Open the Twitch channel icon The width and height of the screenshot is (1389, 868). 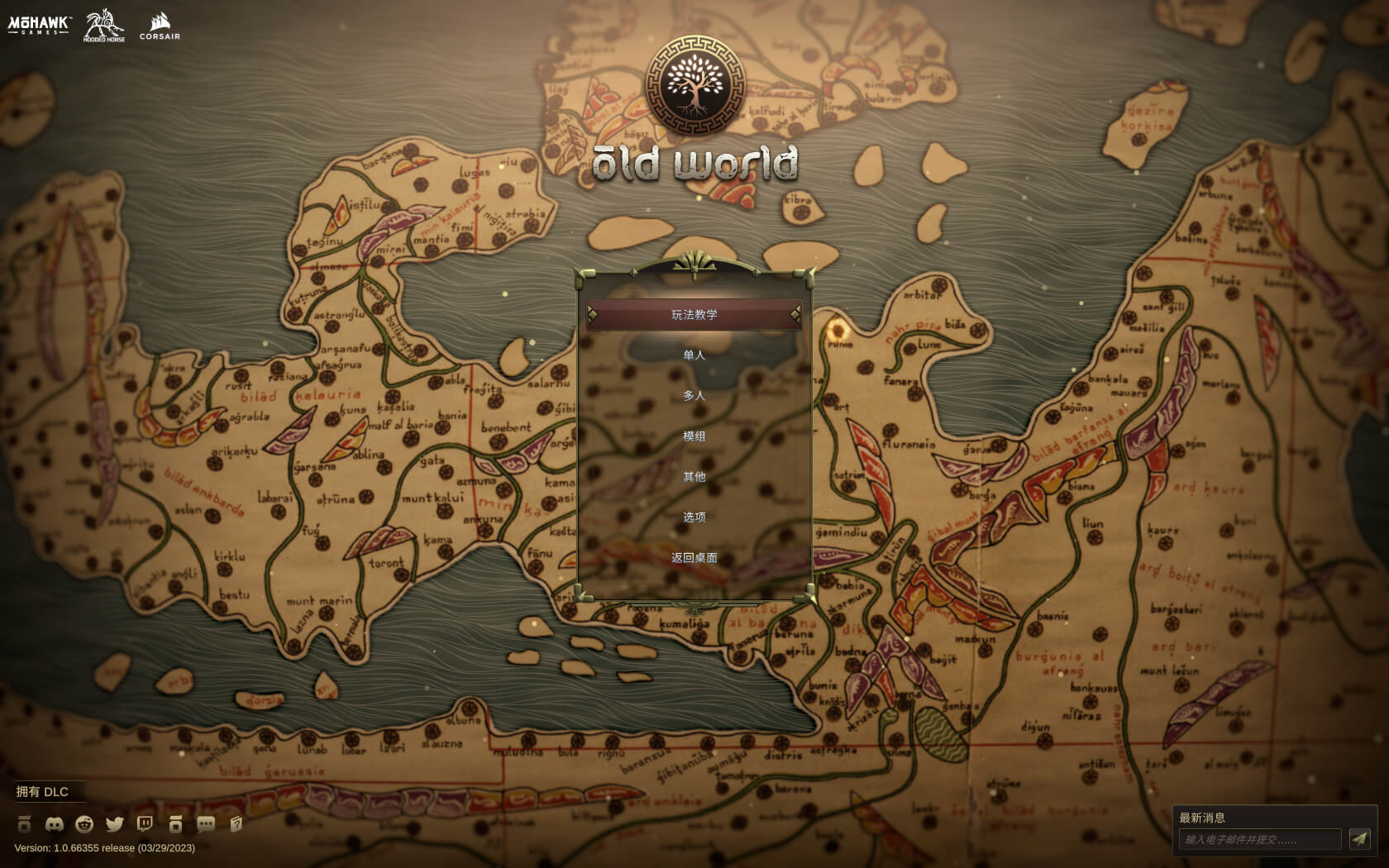pyautogui.click(x=145, y=824)
